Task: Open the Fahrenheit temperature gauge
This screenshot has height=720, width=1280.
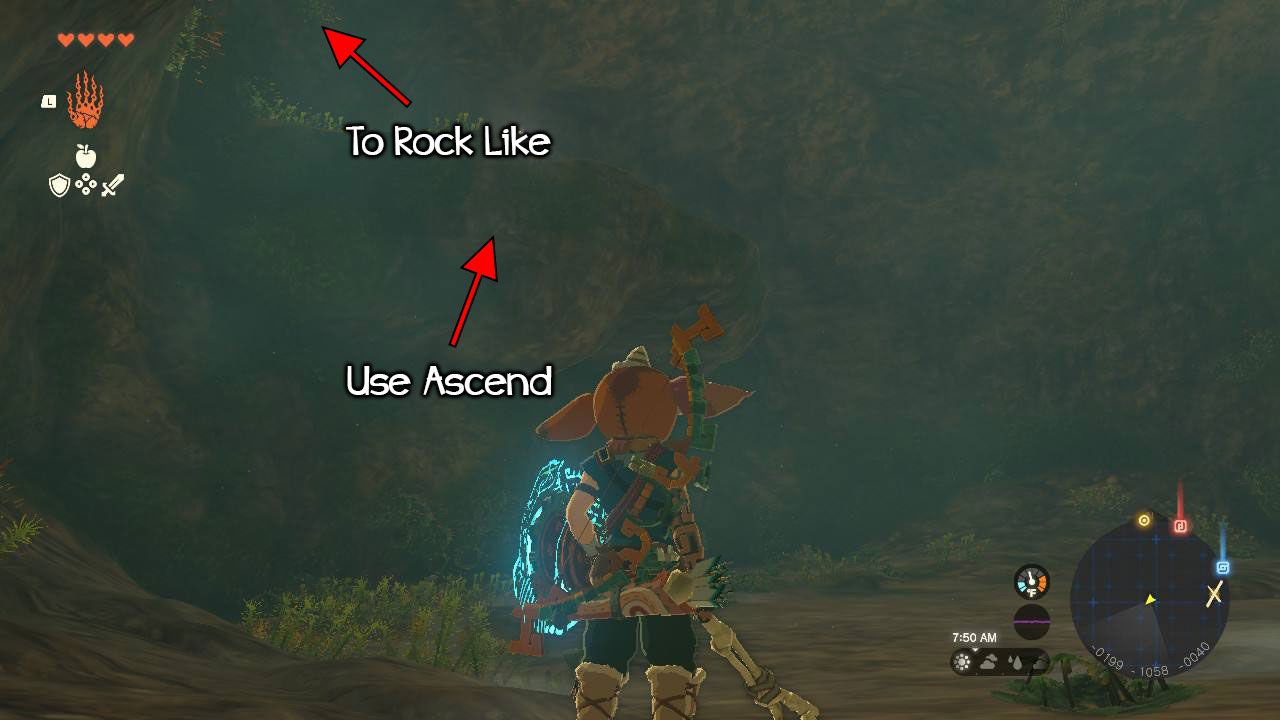Action: tap(1031, 581)
